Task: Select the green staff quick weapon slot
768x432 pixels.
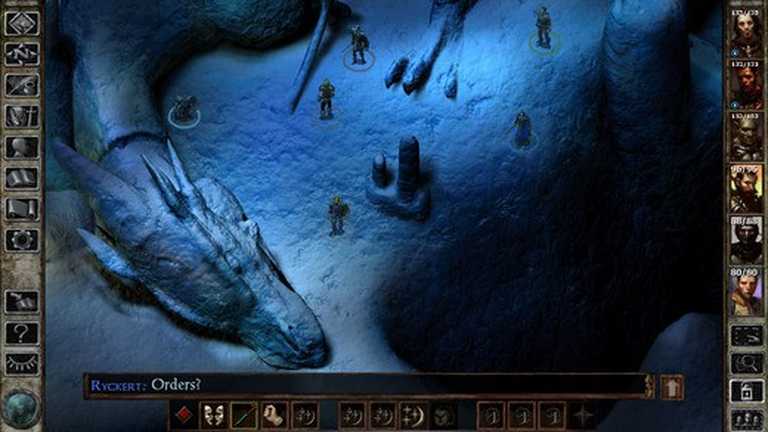Action: pyautogui.click(x=245, y=414)
